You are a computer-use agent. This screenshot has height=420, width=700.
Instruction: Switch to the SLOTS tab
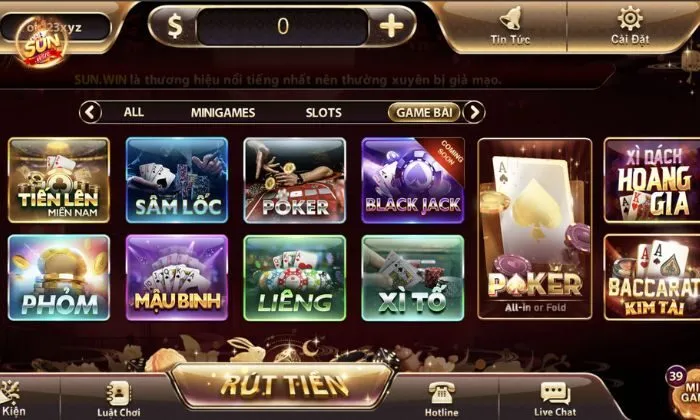323,113
